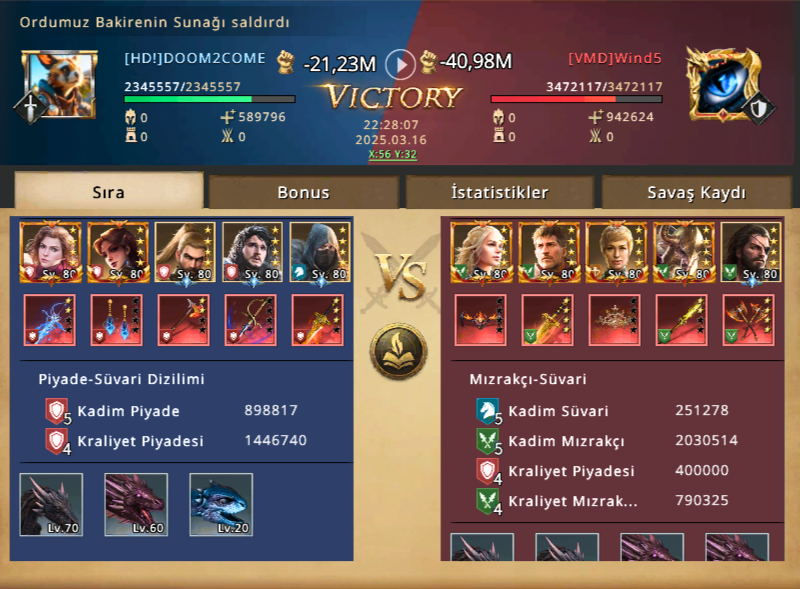This screenshot has height=589, width=800.
Task: Inspect the bow equipment icon
Action: [x=251, y=320]
